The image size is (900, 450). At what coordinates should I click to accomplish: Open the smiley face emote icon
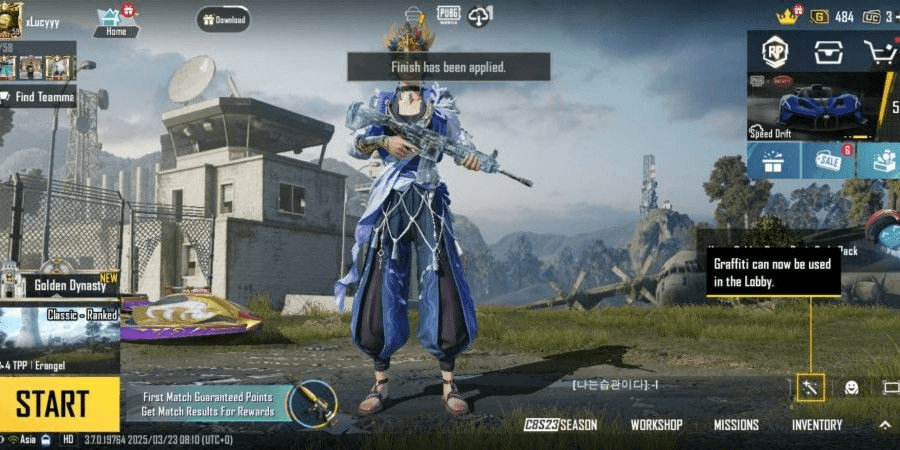851,387
